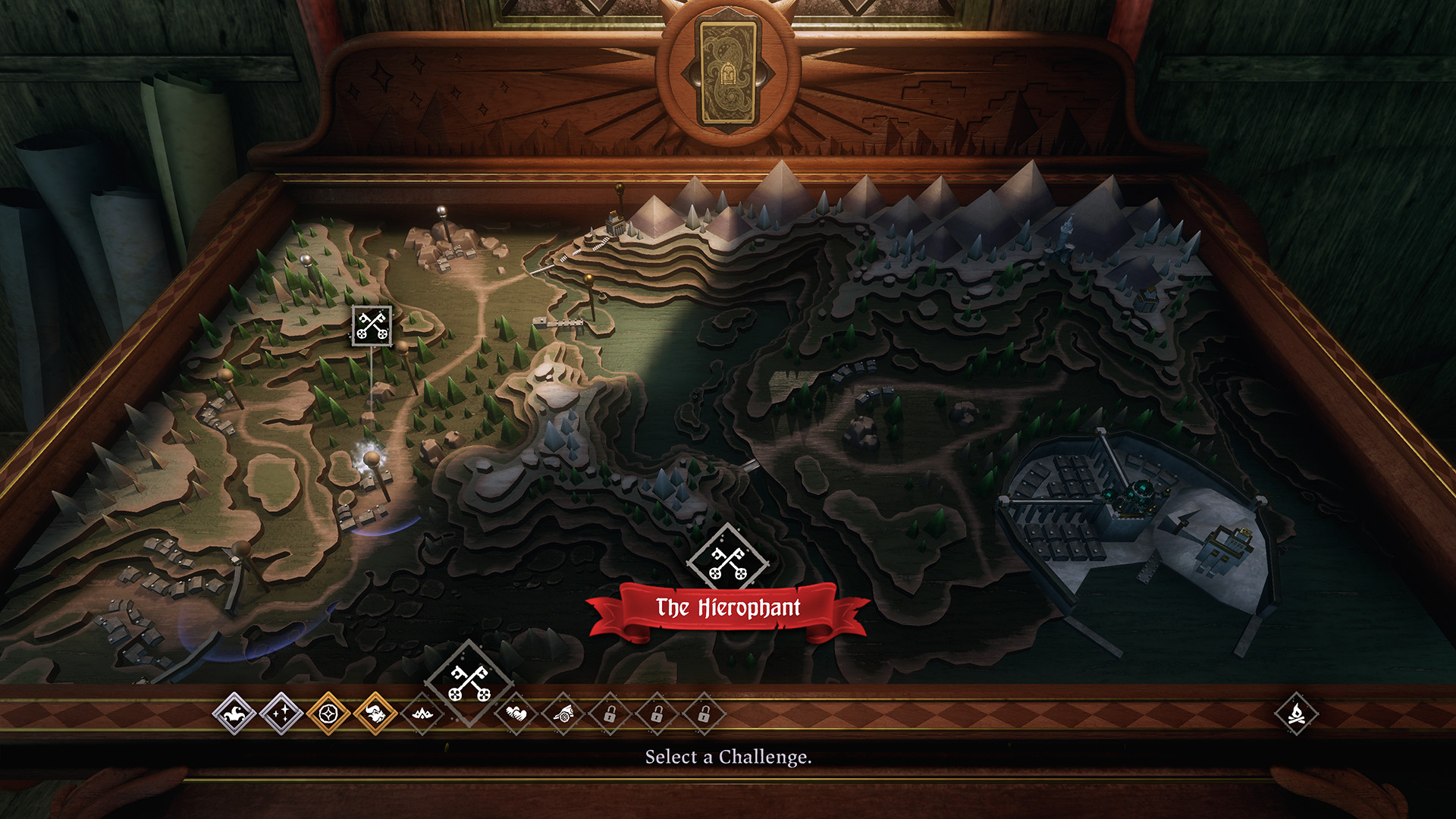1456x819 pixels.
Task: Click The Hierophant red banner
Action: [727, 607]
